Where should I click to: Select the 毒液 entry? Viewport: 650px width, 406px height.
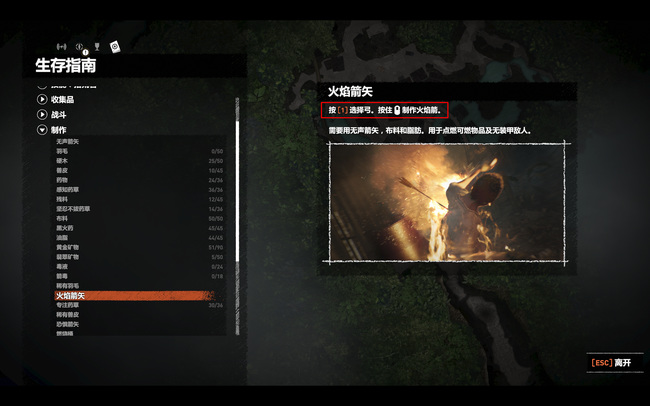tap(62, 267)
